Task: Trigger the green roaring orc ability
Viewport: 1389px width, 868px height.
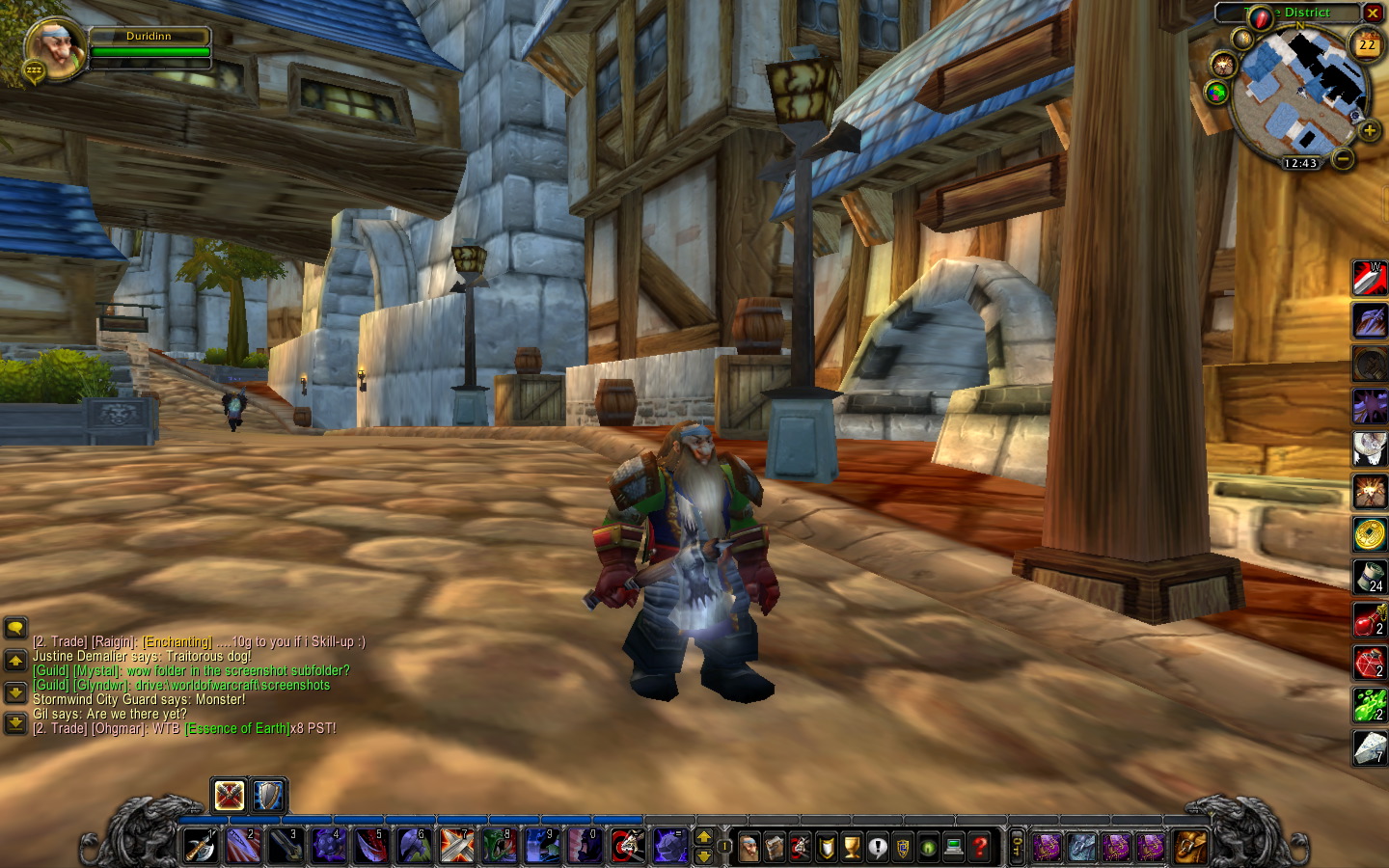Action: [x=499, y=847]
